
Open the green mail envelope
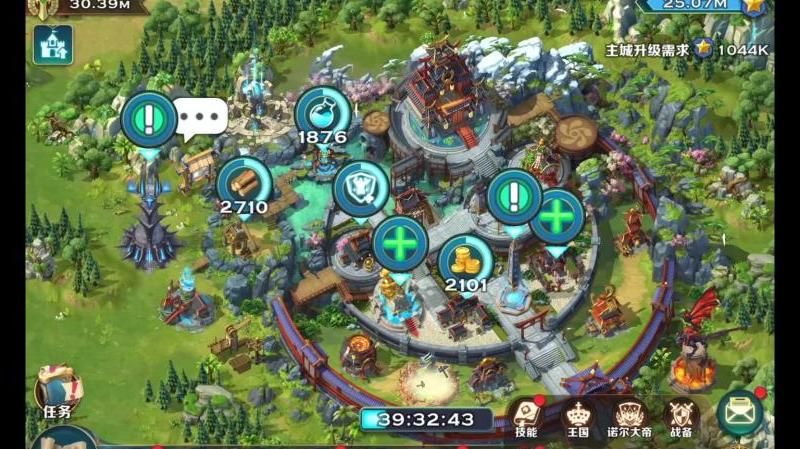click(740, 413)
